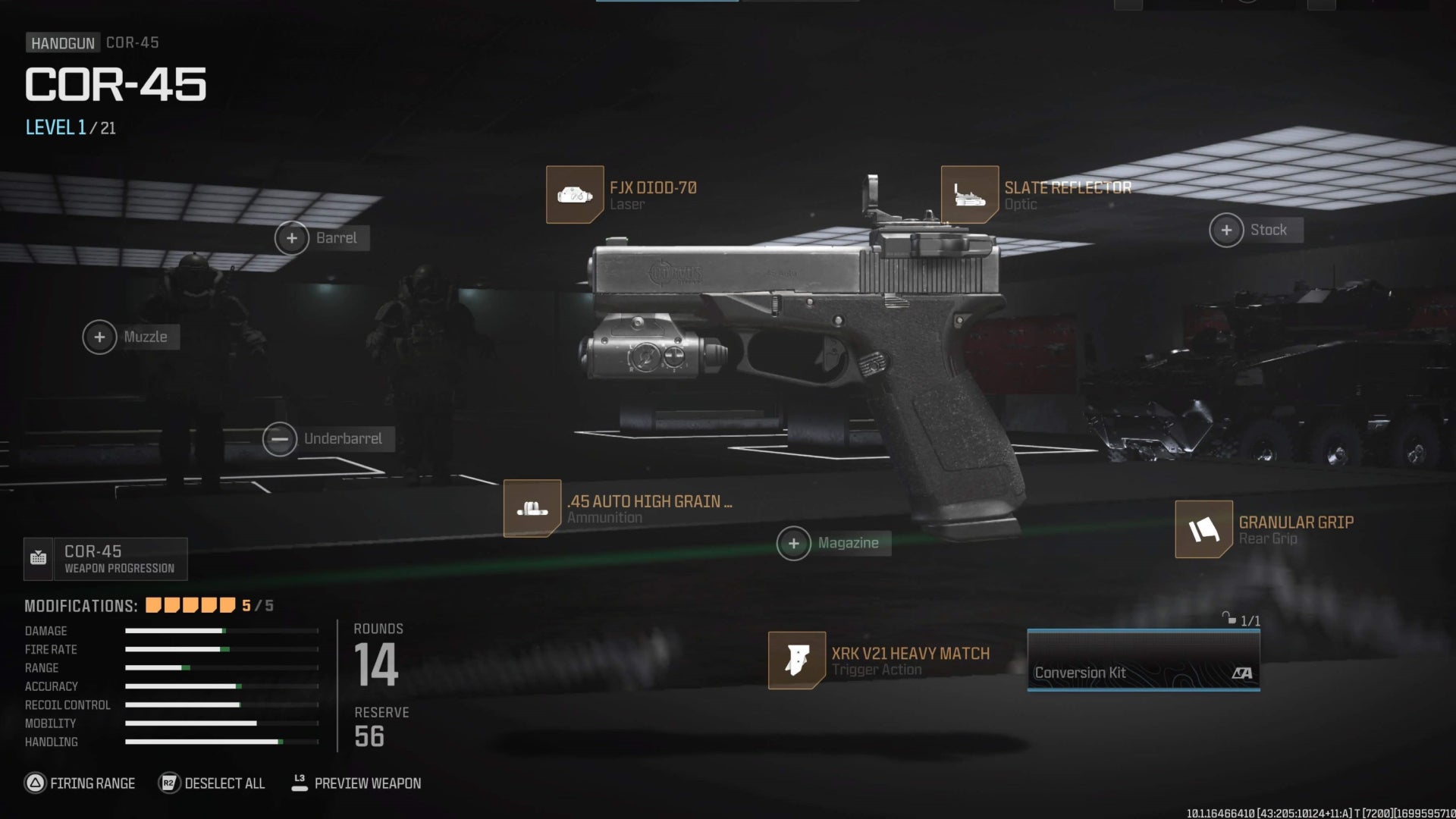The height and width of the screenshot is (819, 1456).
Task: Deselect all attachments
Action: click(212, 783)
